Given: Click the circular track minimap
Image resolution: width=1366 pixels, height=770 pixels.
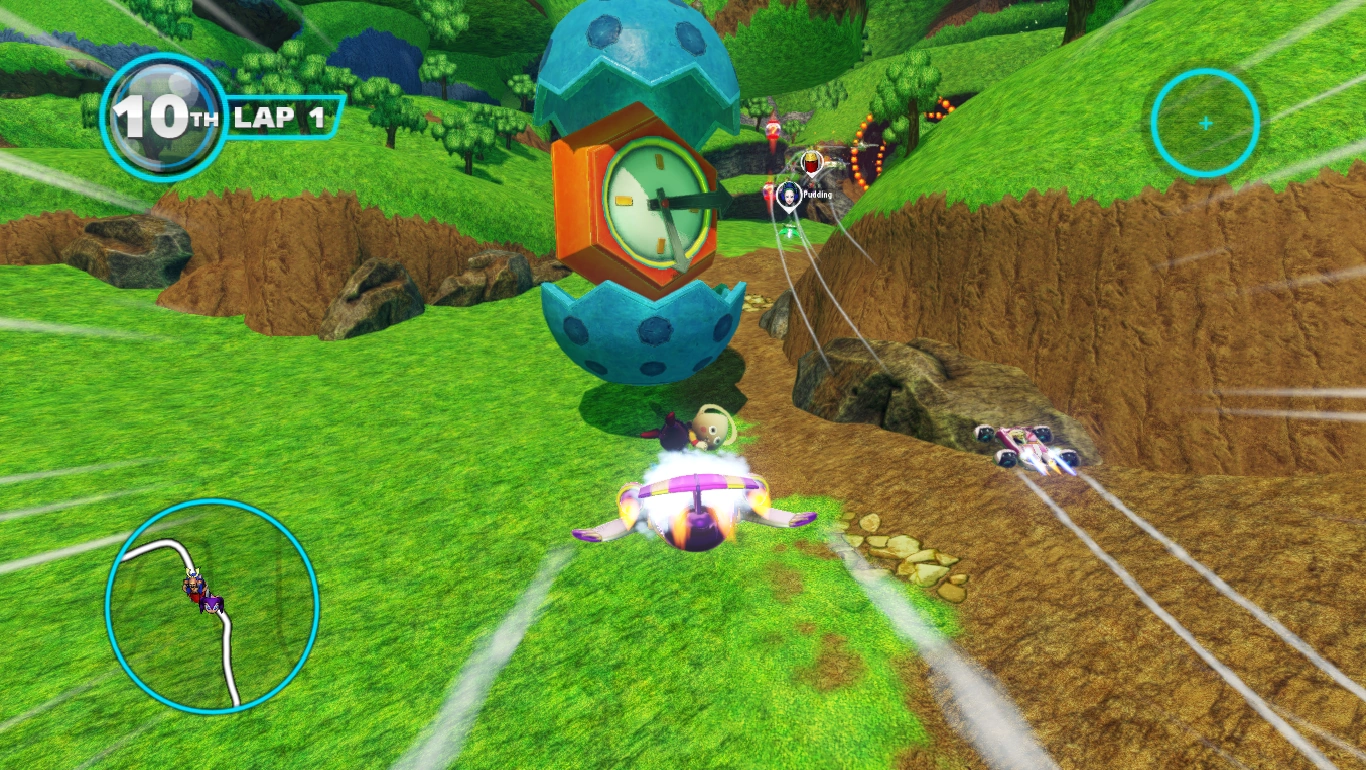Looking at the screenshot, I should 212,605.
